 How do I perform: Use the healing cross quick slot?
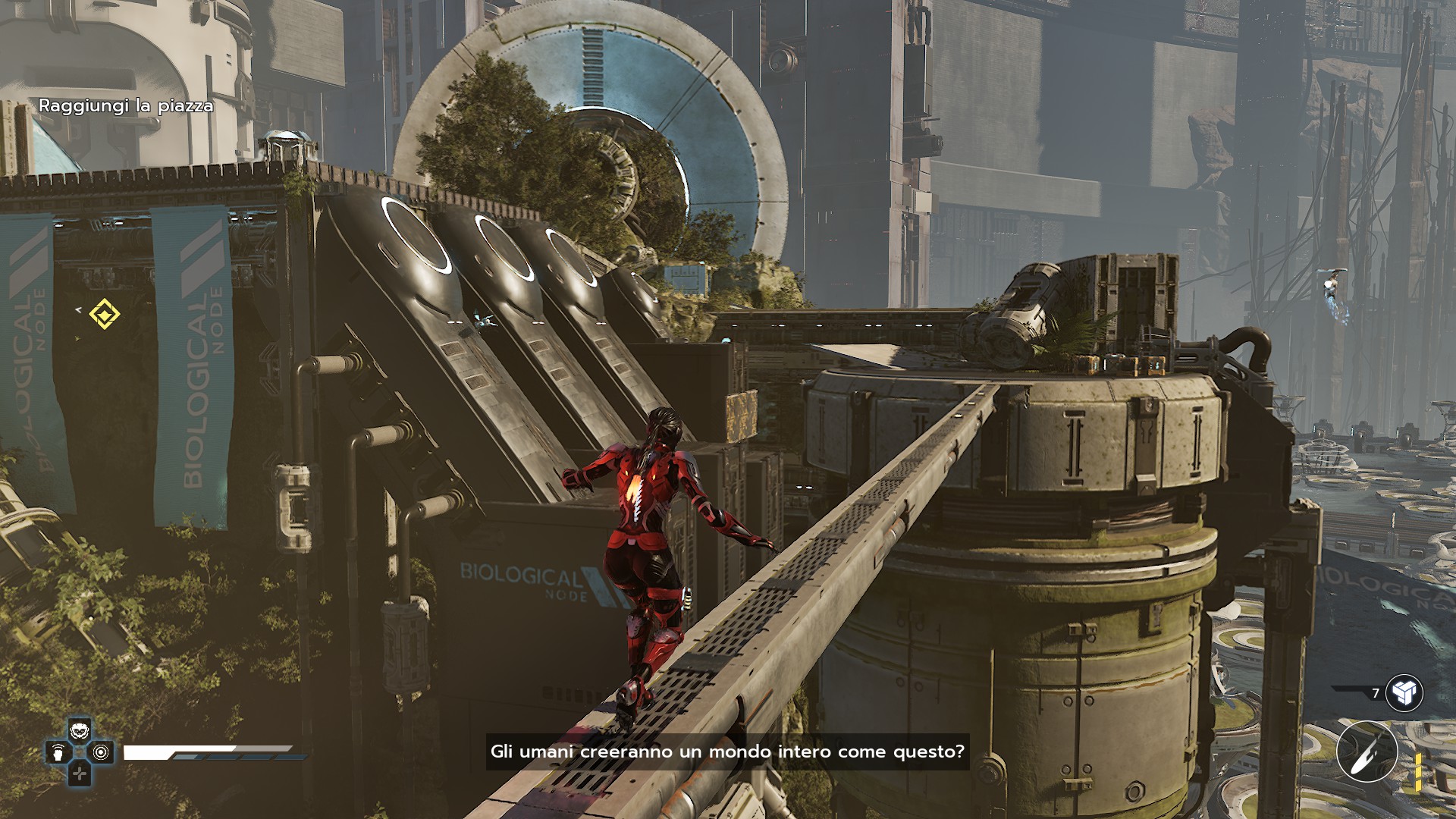coord(80,773)
